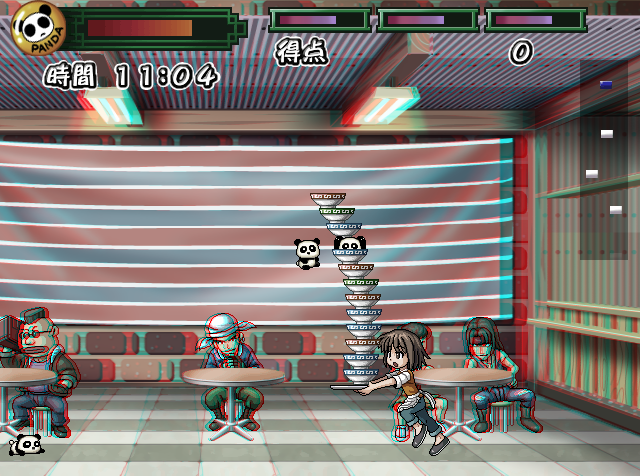This screenshot has height=476, width=640.
Task: Select the small panda icon in the bottom corner
Action: [x=26, y=444]
